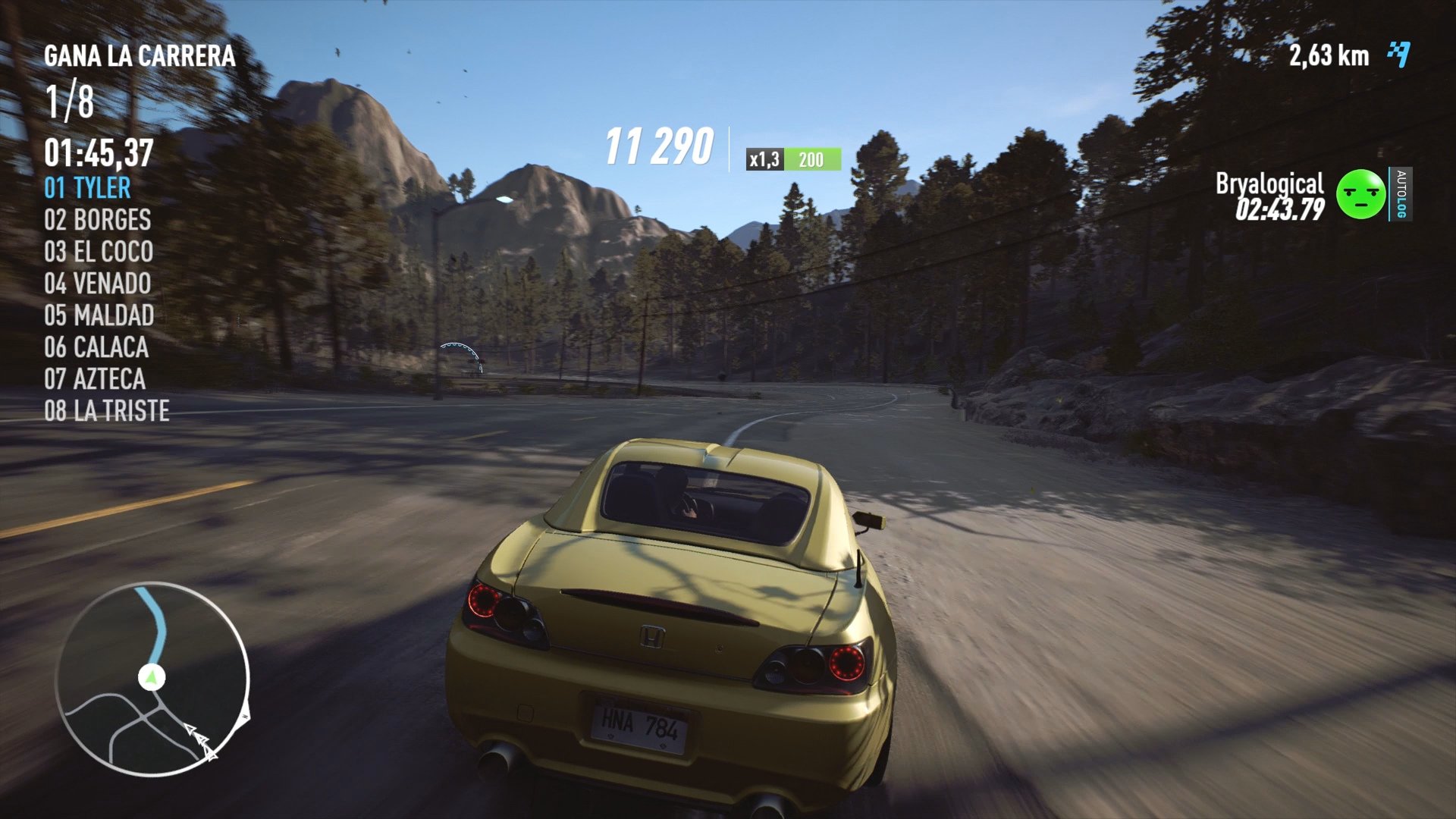Toggle the green 200 points counter
The width and height of the screenshot is (1456, 819).
(810, 159)
